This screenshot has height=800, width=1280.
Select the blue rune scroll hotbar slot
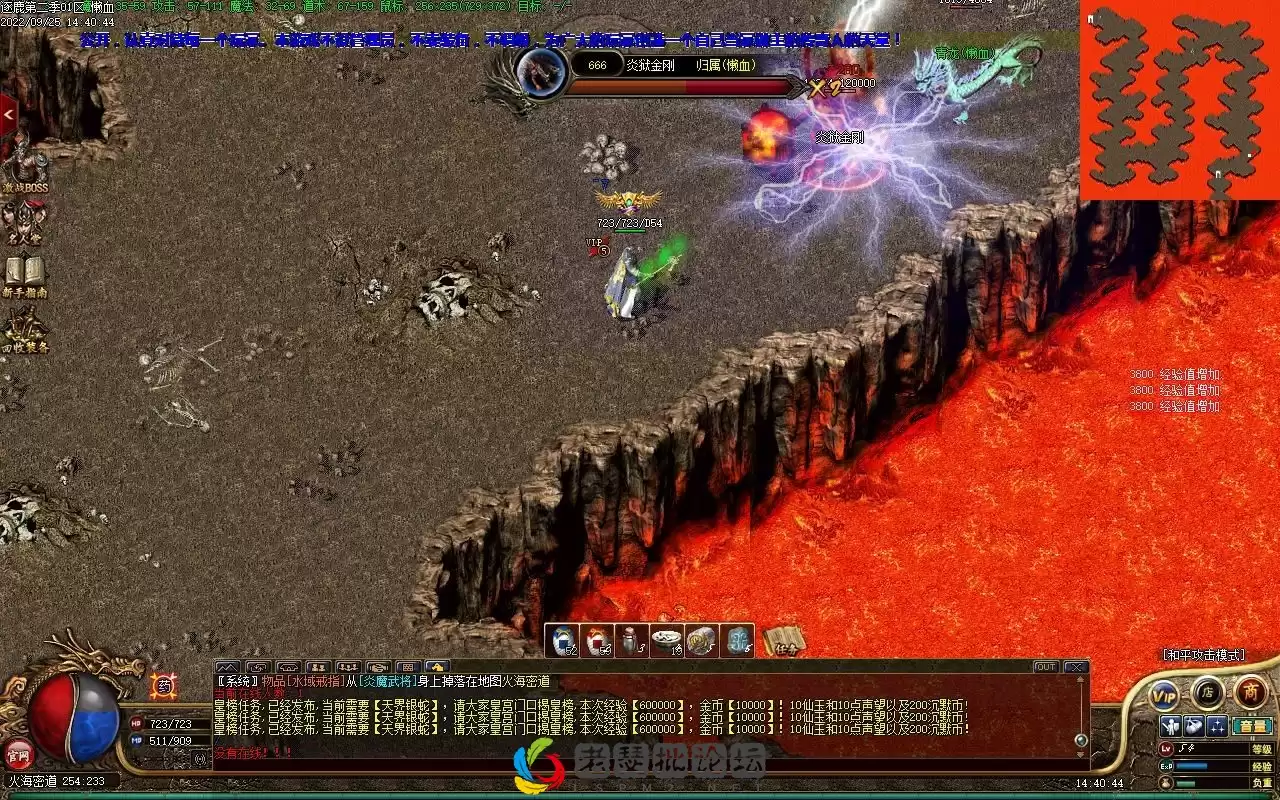point(737,640)
